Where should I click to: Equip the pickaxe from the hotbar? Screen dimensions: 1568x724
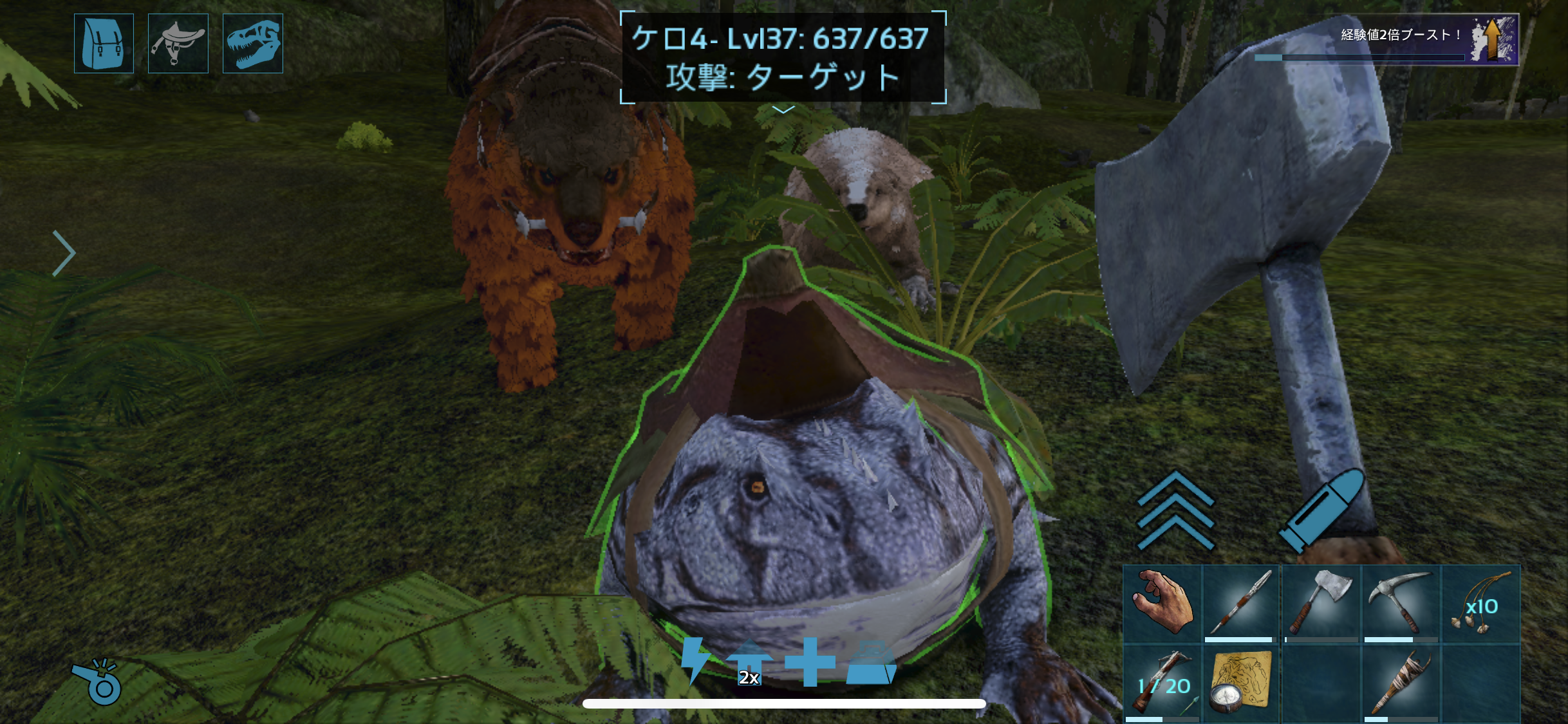click(1401, 603)
